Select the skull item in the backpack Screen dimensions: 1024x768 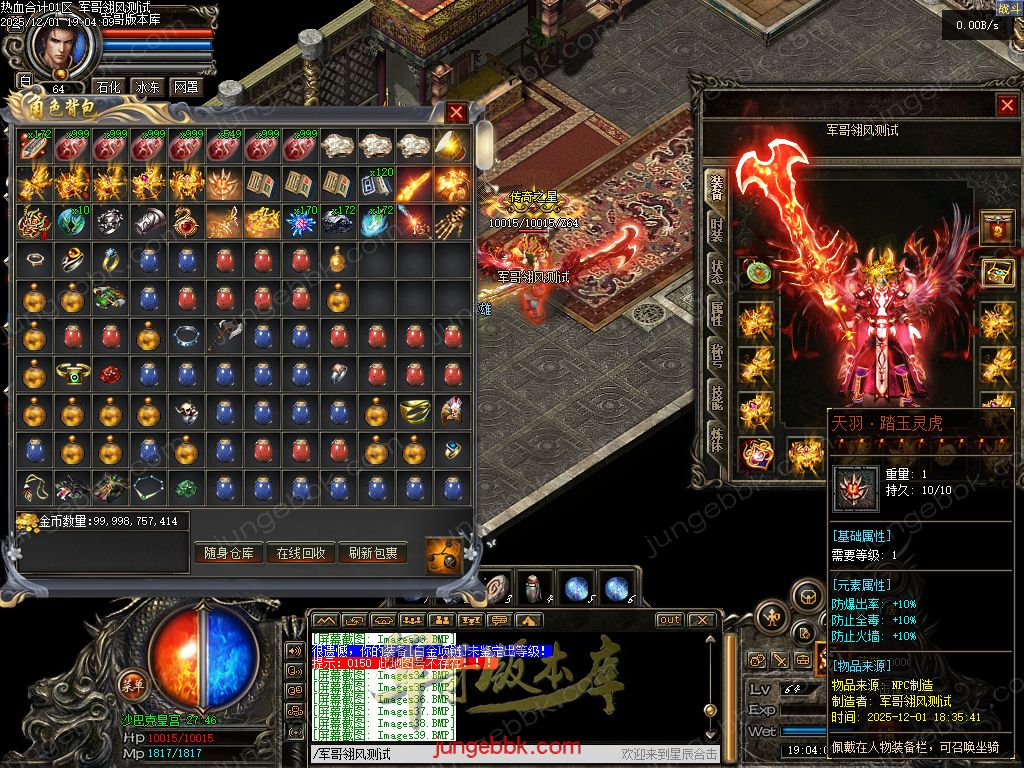coord(186,411)
